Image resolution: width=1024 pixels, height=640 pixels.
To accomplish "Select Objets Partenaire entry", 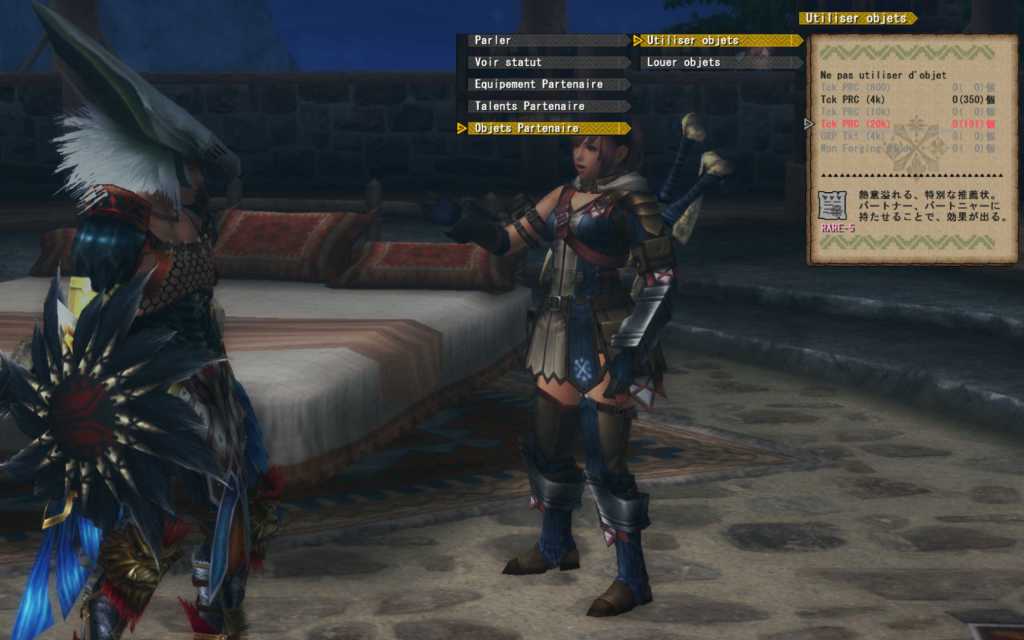I will (547, 128).
